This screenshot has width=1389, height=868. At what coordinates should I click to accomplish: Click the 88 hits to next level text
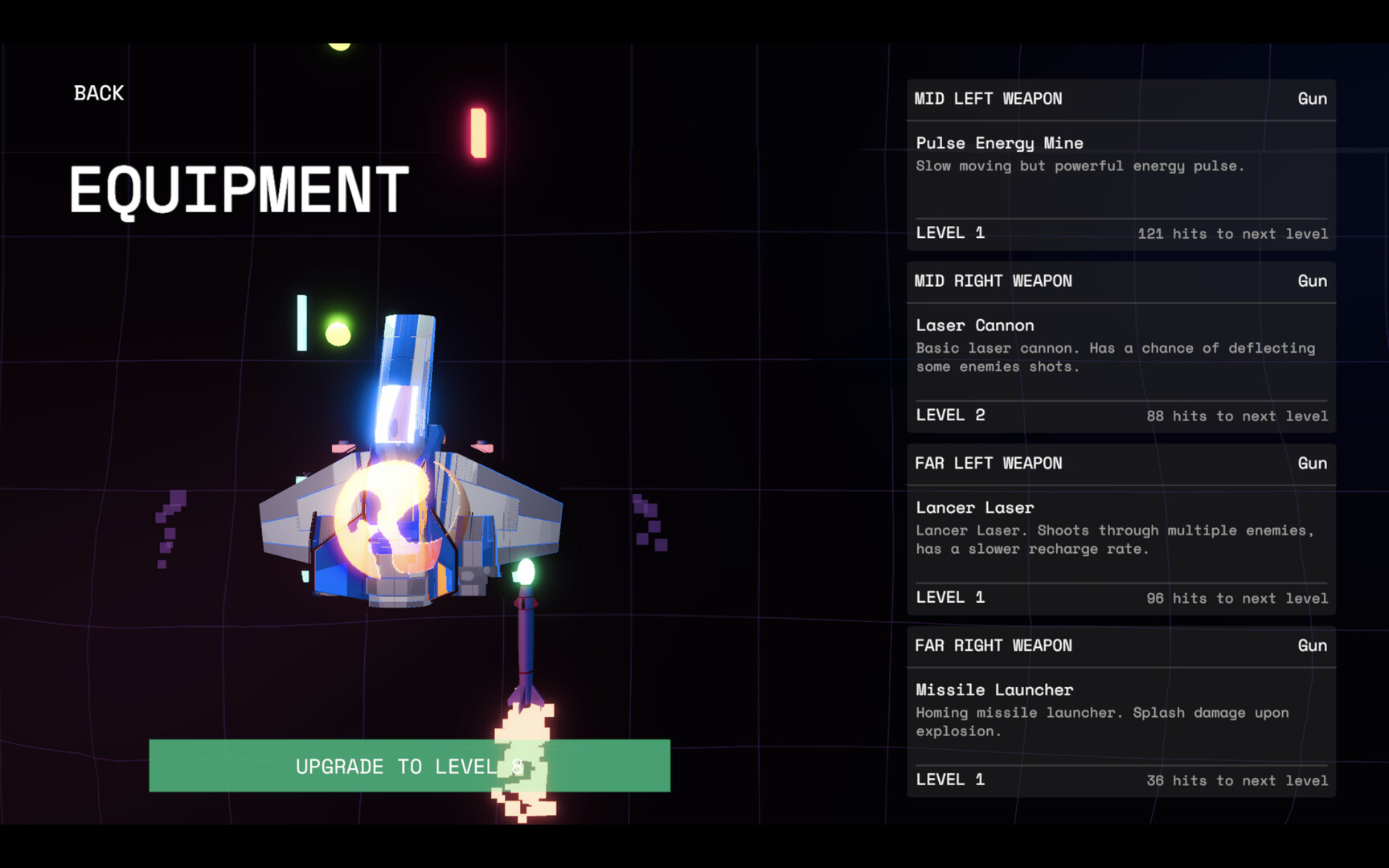coord(1238,416)
